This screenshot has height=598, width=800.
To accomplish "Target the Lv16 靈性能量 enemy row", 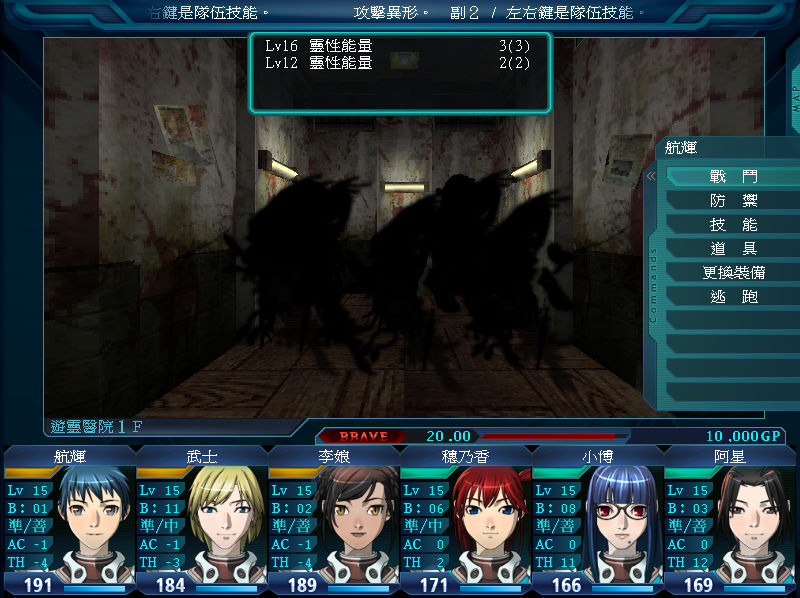I will [x=399, y=46].
